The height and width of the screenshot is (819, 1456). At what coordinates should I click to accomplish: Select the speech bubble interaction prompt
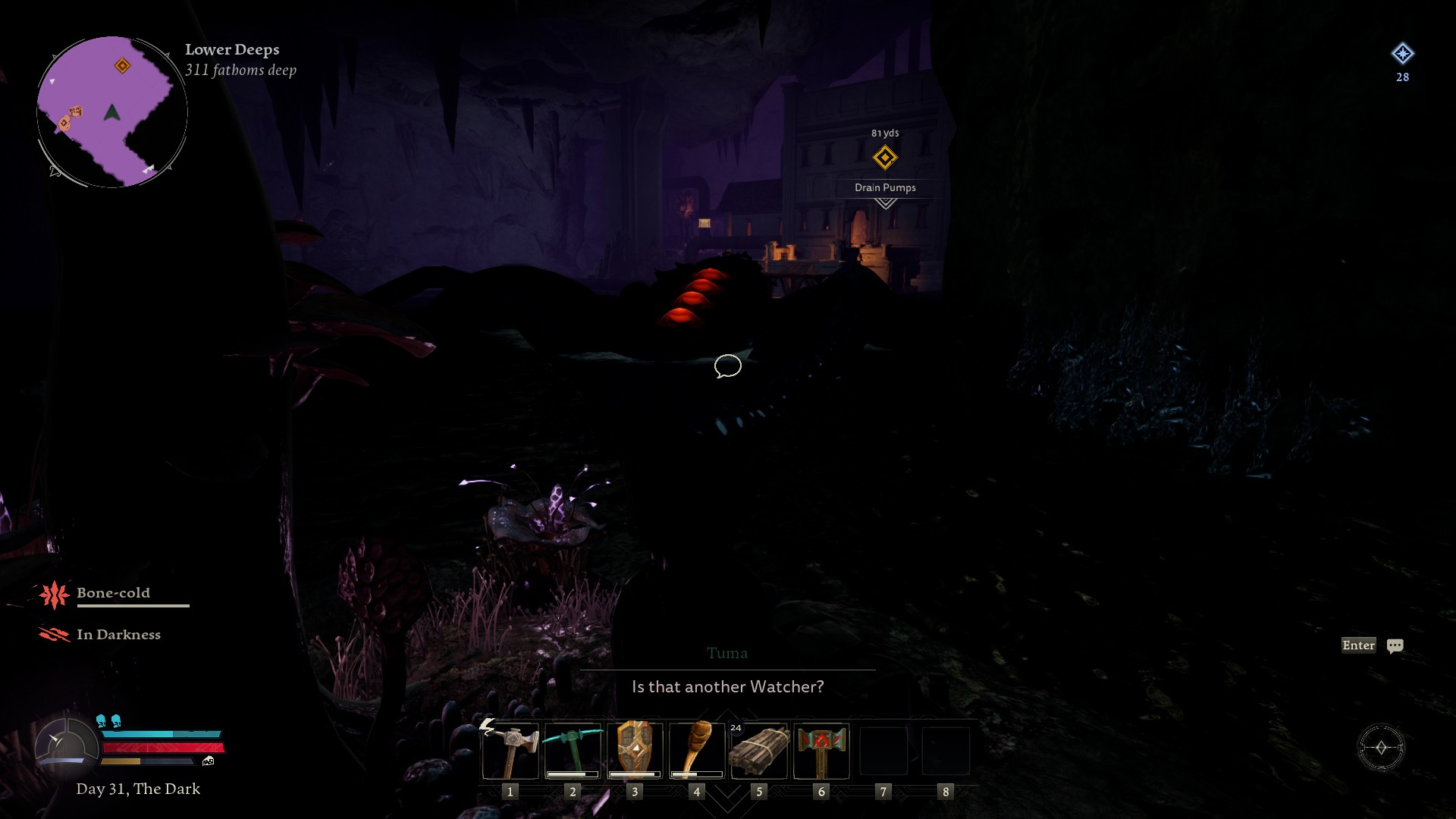(727, 366)
